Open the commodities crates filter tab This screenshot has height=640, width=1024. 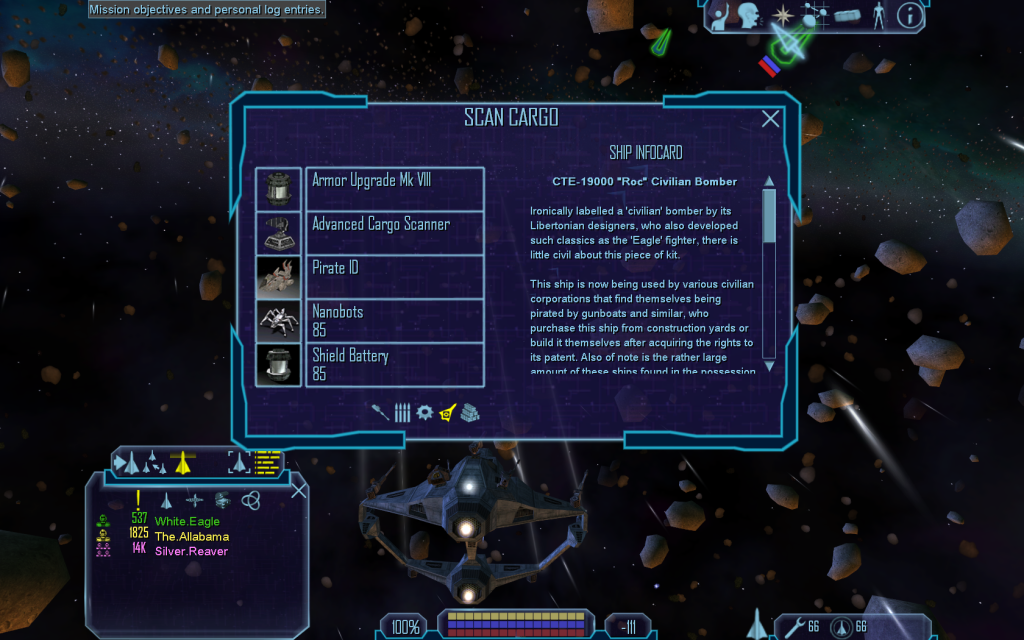[470, 412]
